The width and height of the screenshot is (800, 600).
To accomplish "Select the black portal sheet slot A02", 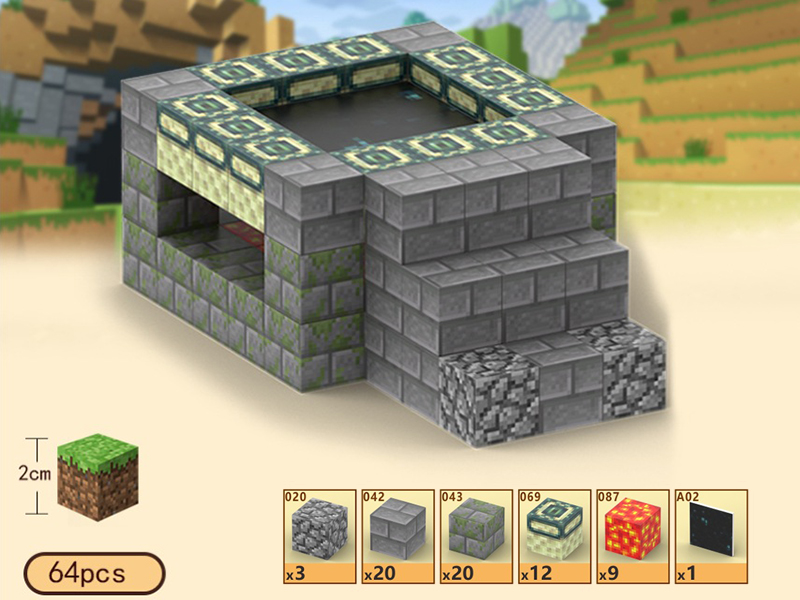I will click(710, 535).
